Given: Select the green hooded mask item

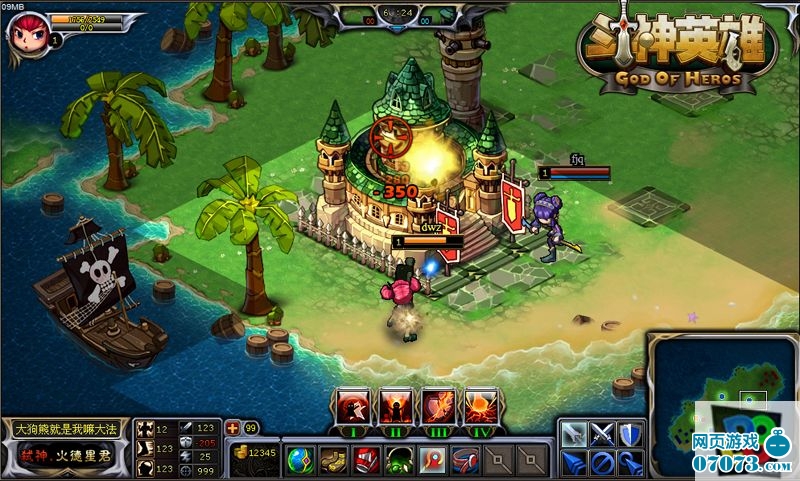Looking at the screenshot, I should (400, 460).
